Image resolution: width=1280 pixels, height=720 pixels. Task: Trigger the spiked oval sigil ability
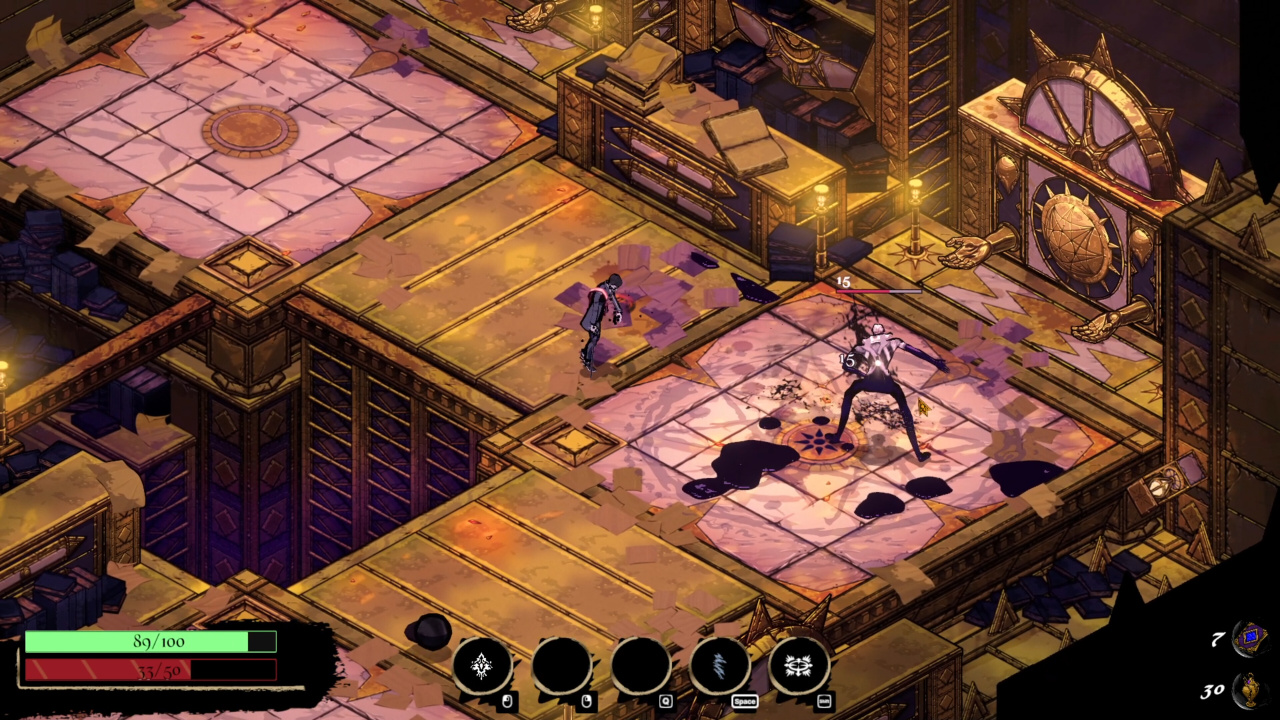click(799, 666)
